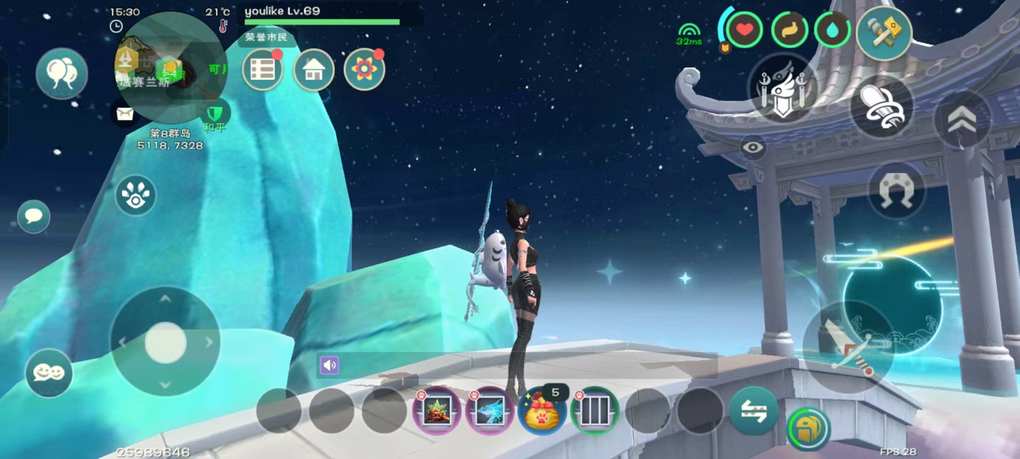Viewport: 1020px width, 459px height.
Task: Open the green backpack button
Action: click(x=808, y=428)
